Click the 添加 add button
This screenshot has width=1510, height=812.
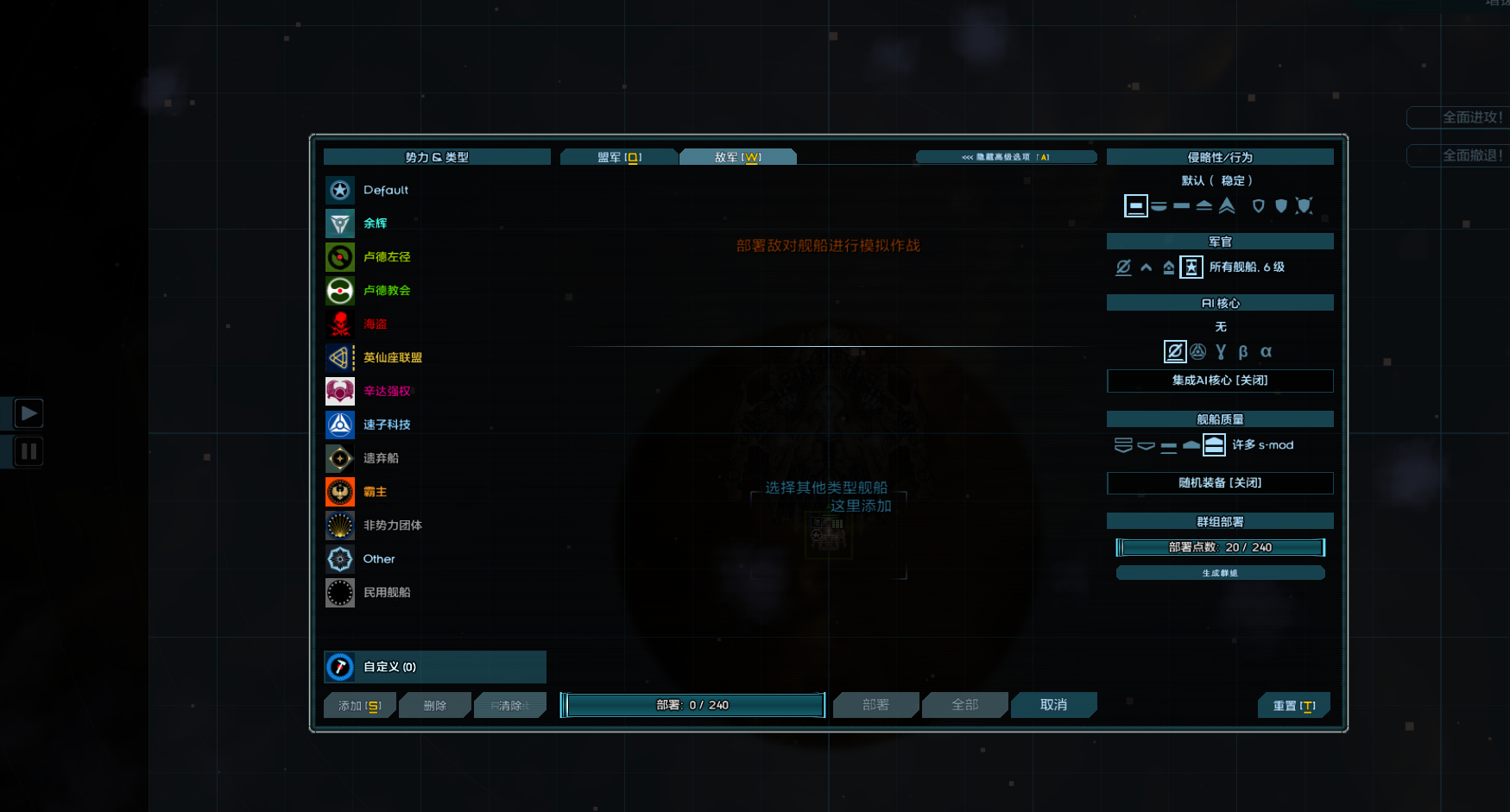(x=359, y=706)
